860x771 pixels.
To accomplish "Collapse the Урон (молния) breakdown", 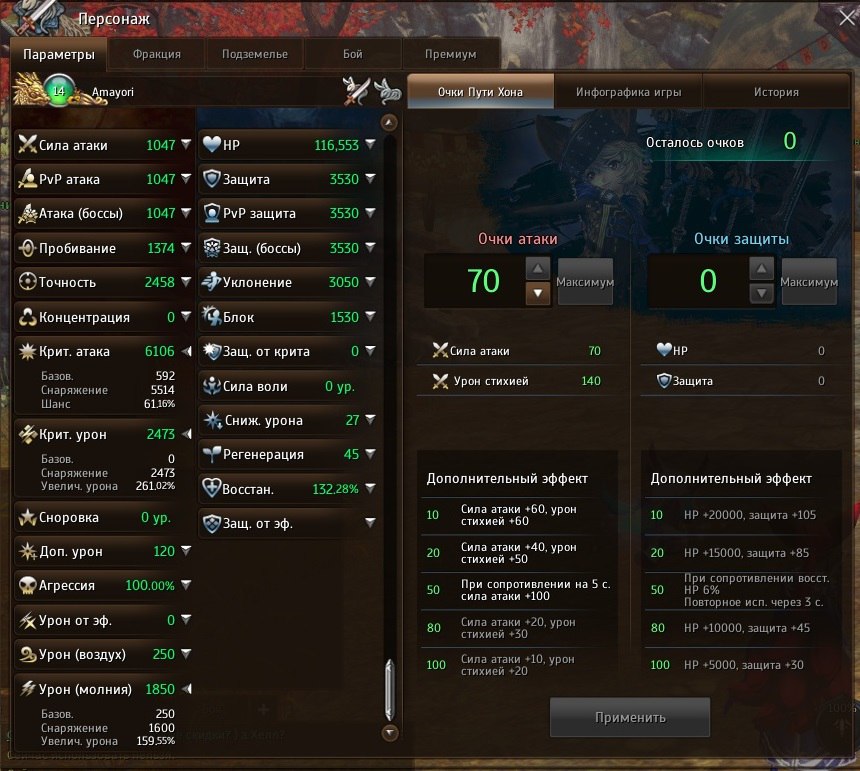I will (x=186, y=689).
